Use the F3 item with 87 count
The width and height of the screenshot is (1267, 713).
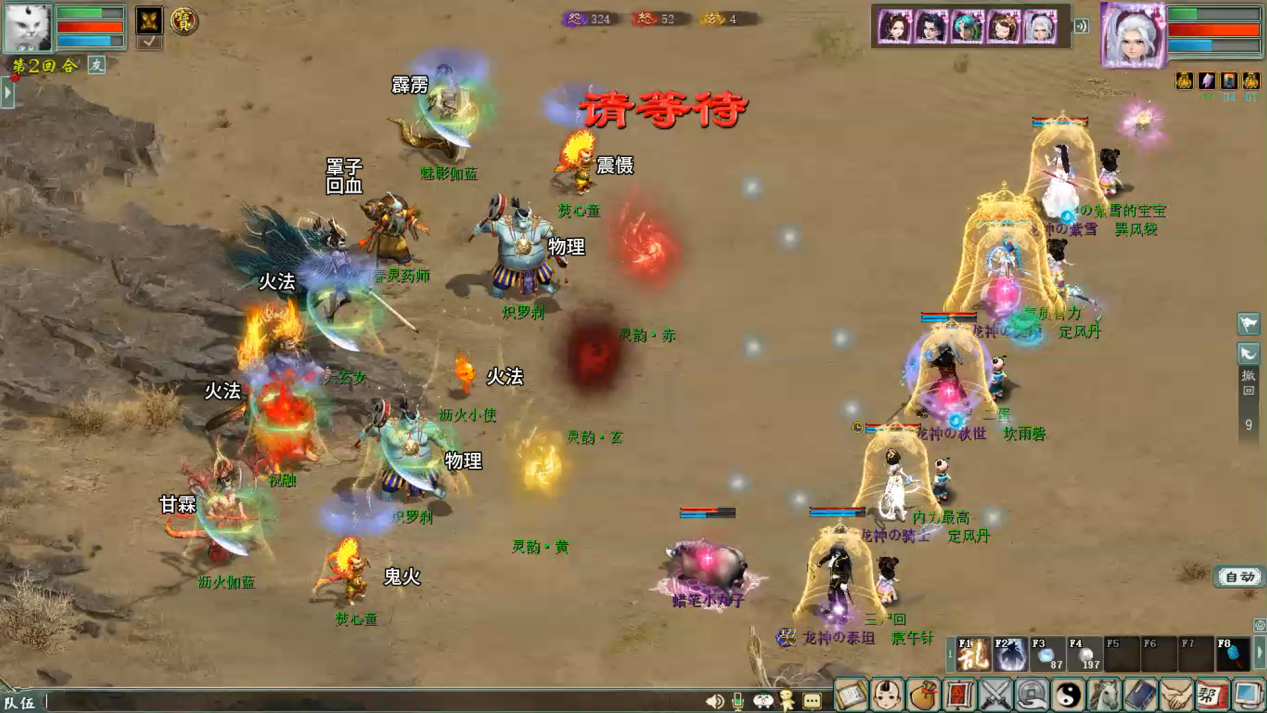tap(1047, 654)
